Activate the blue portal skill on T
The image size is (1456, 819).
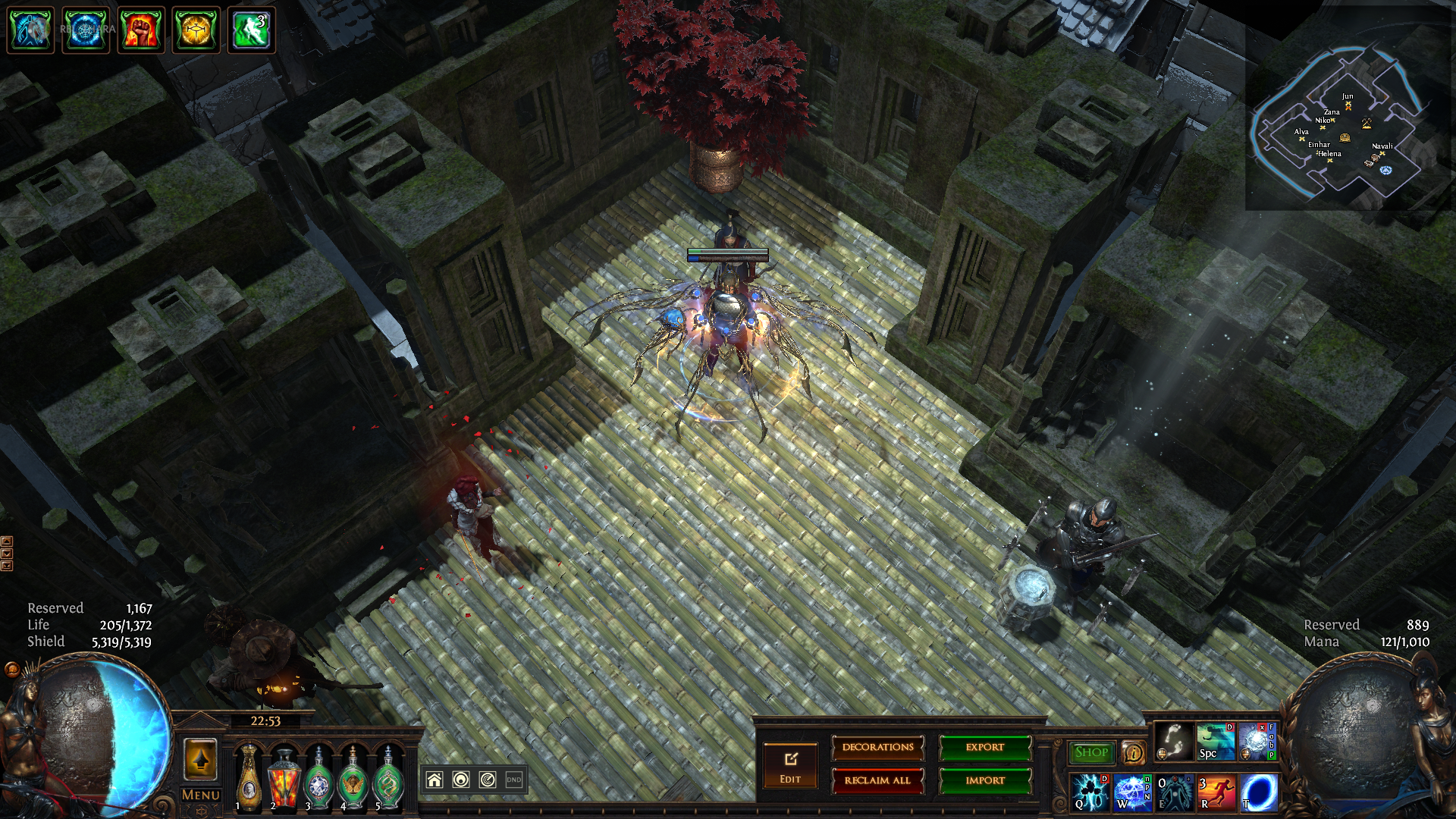point(1258,792)
